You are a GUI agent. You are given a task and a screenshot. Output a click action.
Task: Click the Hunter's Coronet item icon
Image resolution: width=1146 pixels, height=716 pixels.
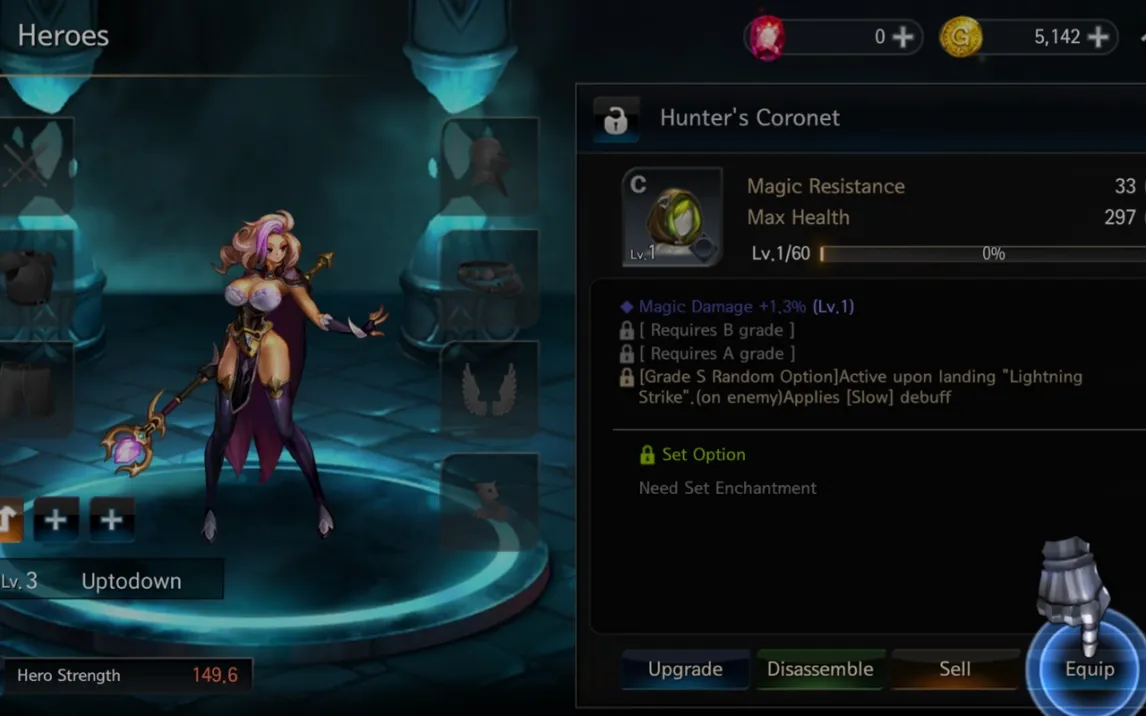[672, 217]
